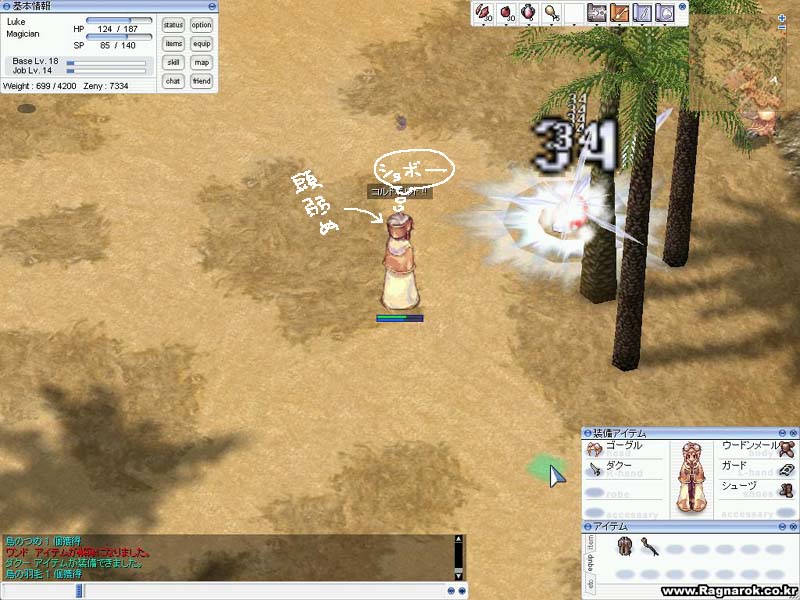The height and width of the screenshot is (600, 800).
Task: Use the red potion hotbar slot
Action: tap(506, 13)
